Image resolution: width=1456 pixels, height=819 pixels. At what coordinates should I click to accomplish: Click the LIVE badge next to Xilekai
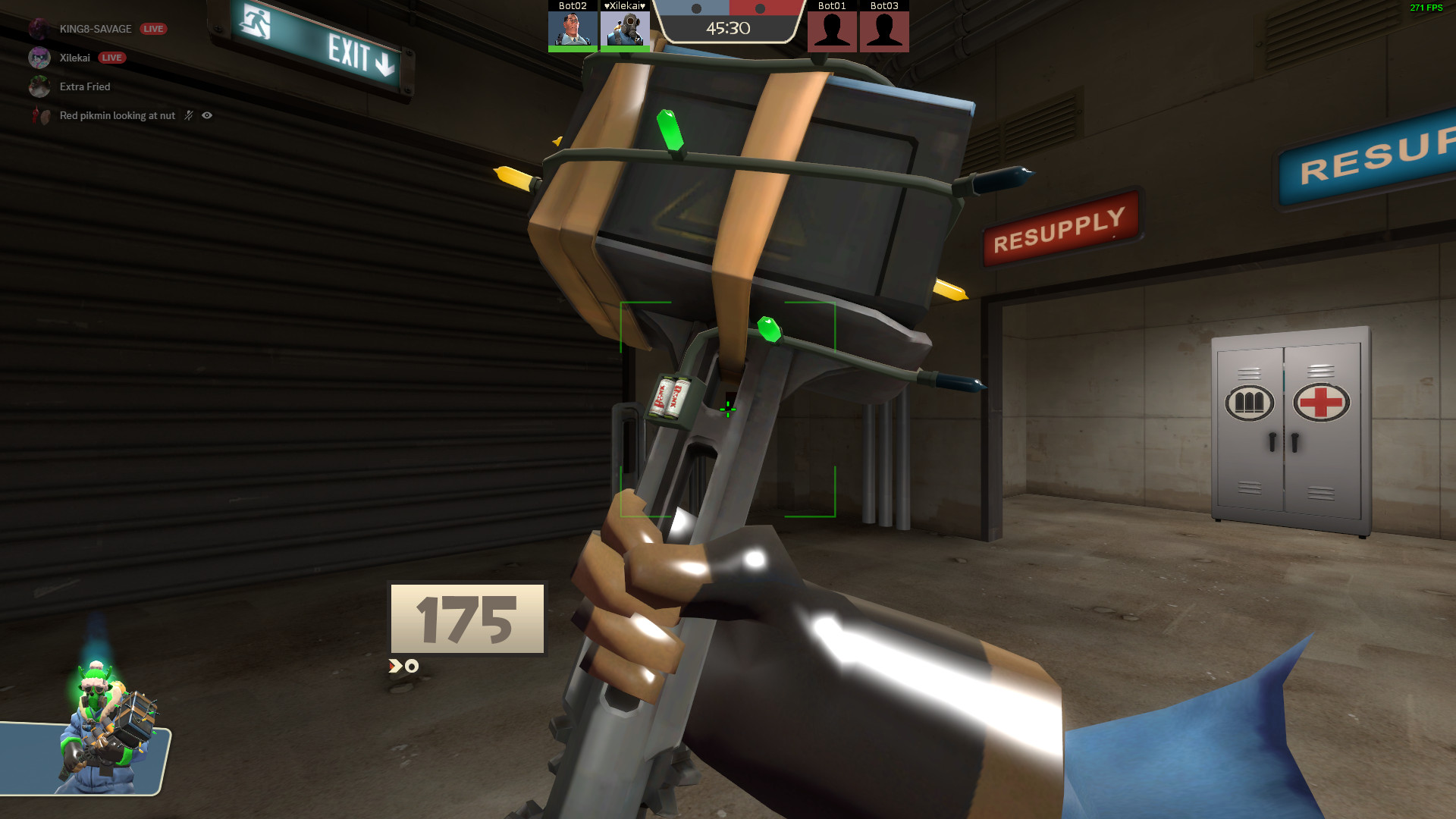click(112, 58)
